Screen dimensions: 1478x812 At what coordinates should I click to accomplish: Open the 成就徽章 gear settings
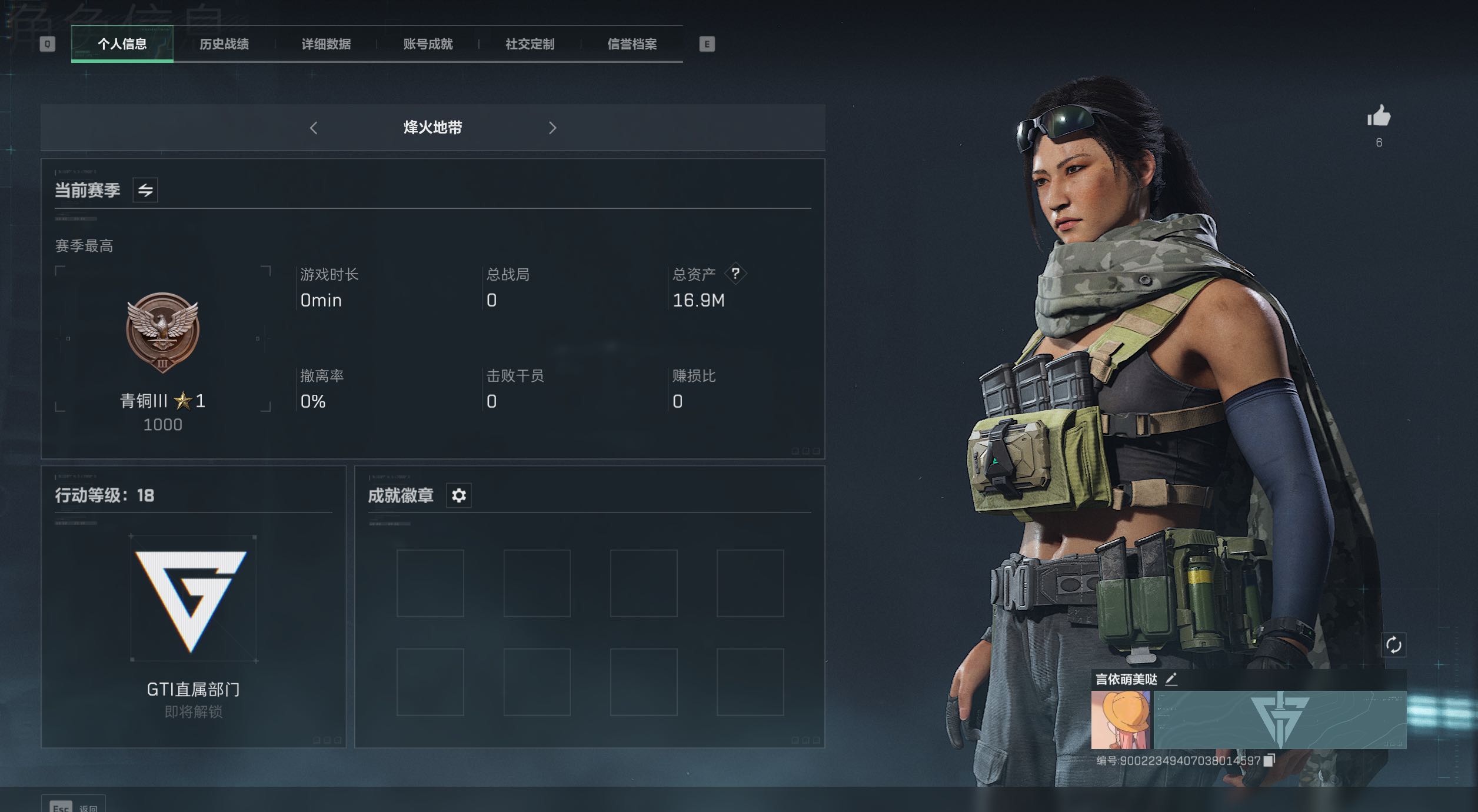(459, 495)
